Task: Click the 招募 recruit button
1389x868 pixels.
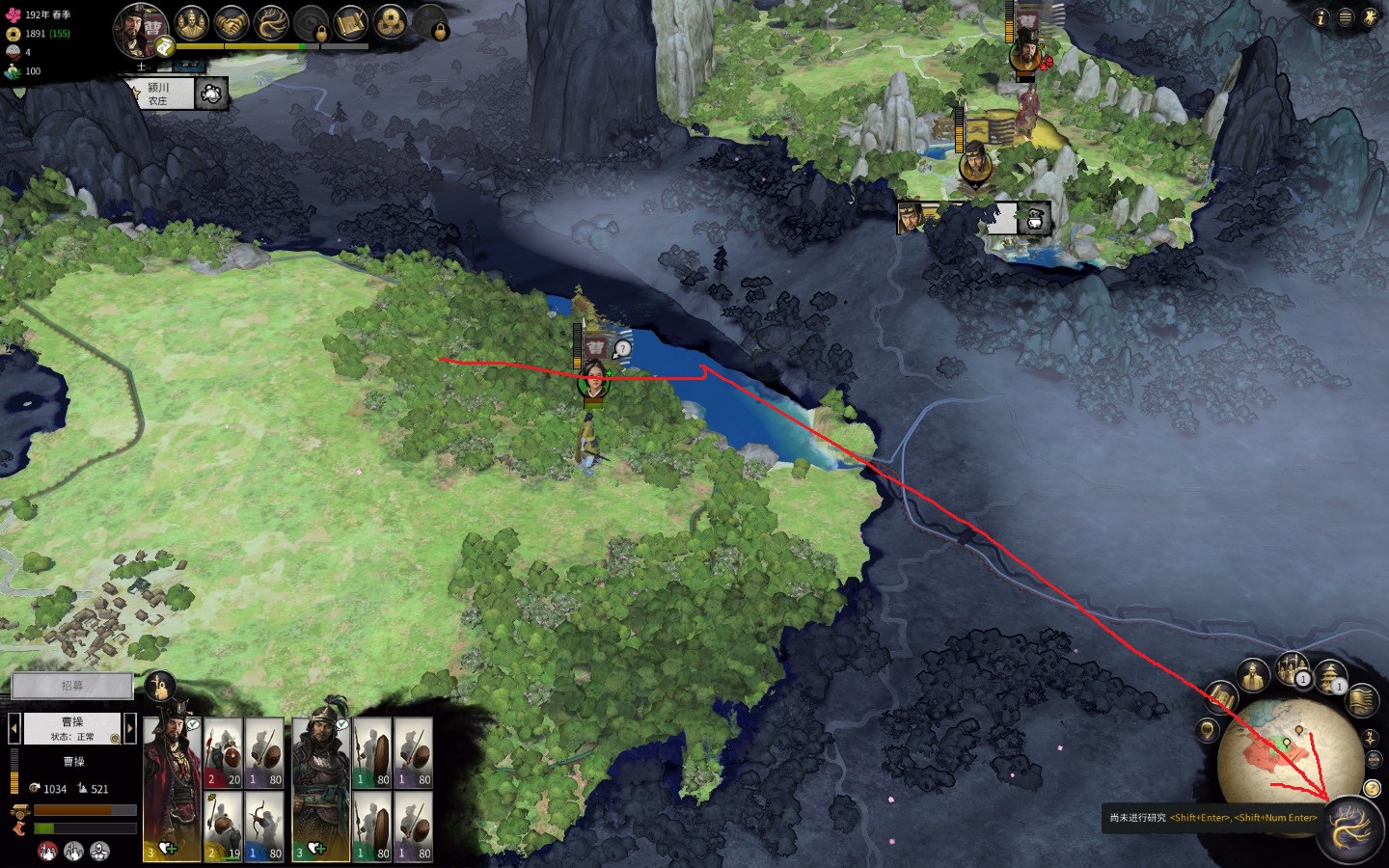Action: tap(72, 686)
